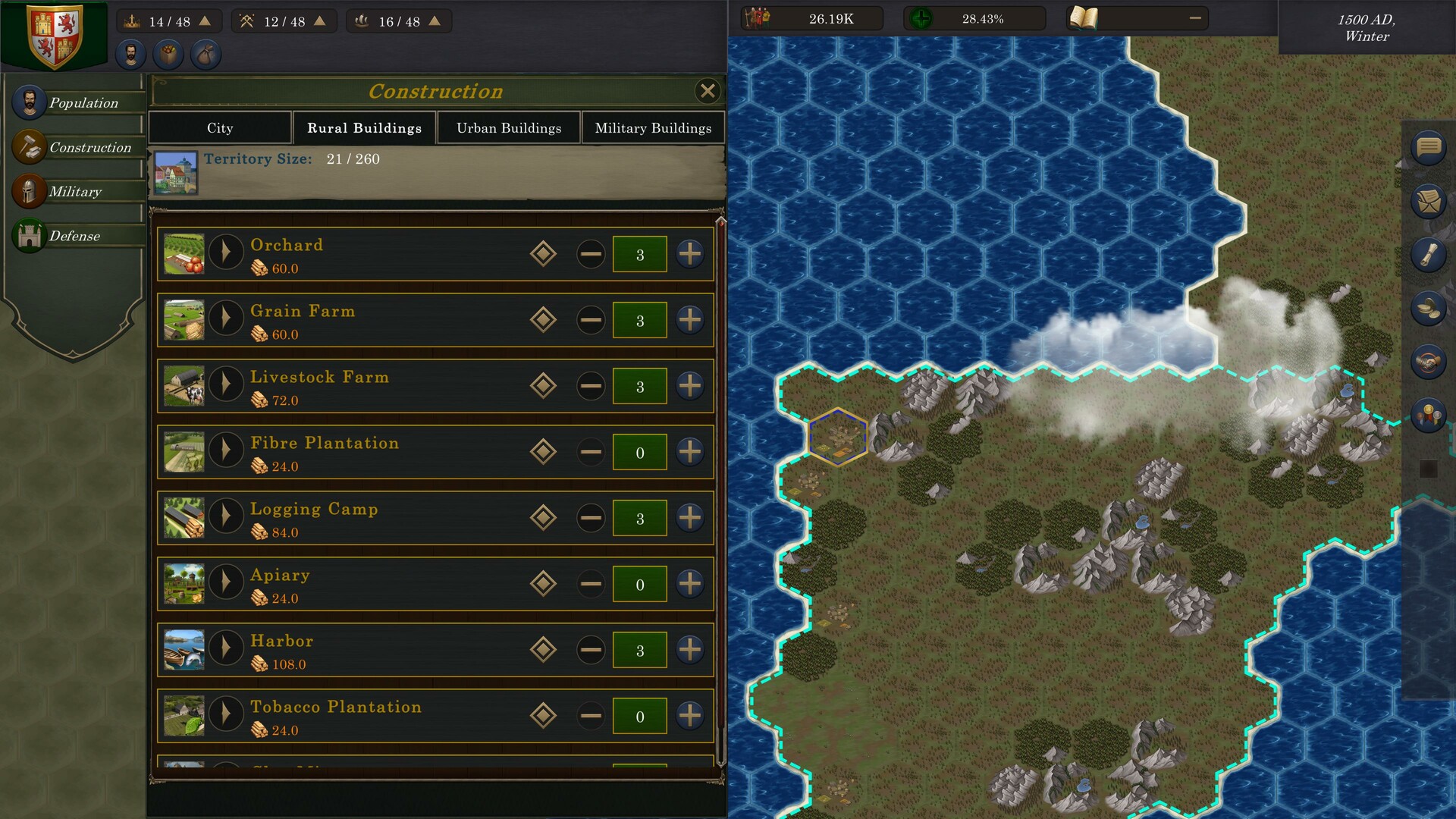Select Defense in the left sidebar
The image size is (1456, 819).
coord(75,236)
